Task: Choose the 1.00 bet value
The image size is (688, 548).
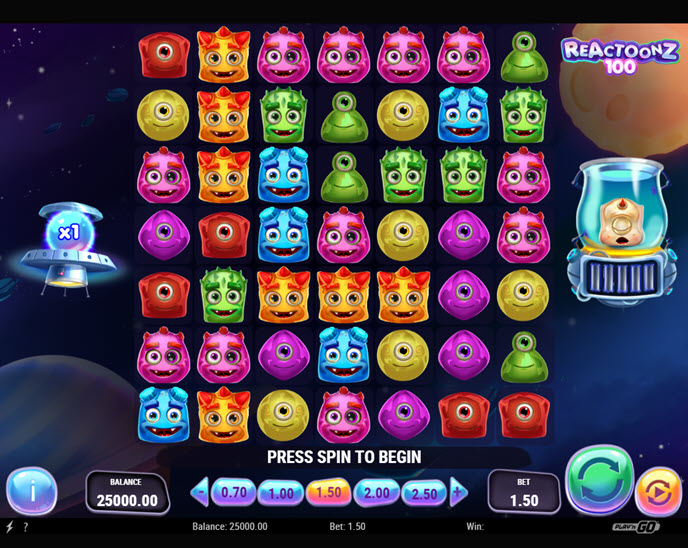Action: click(x=281, y=492)
